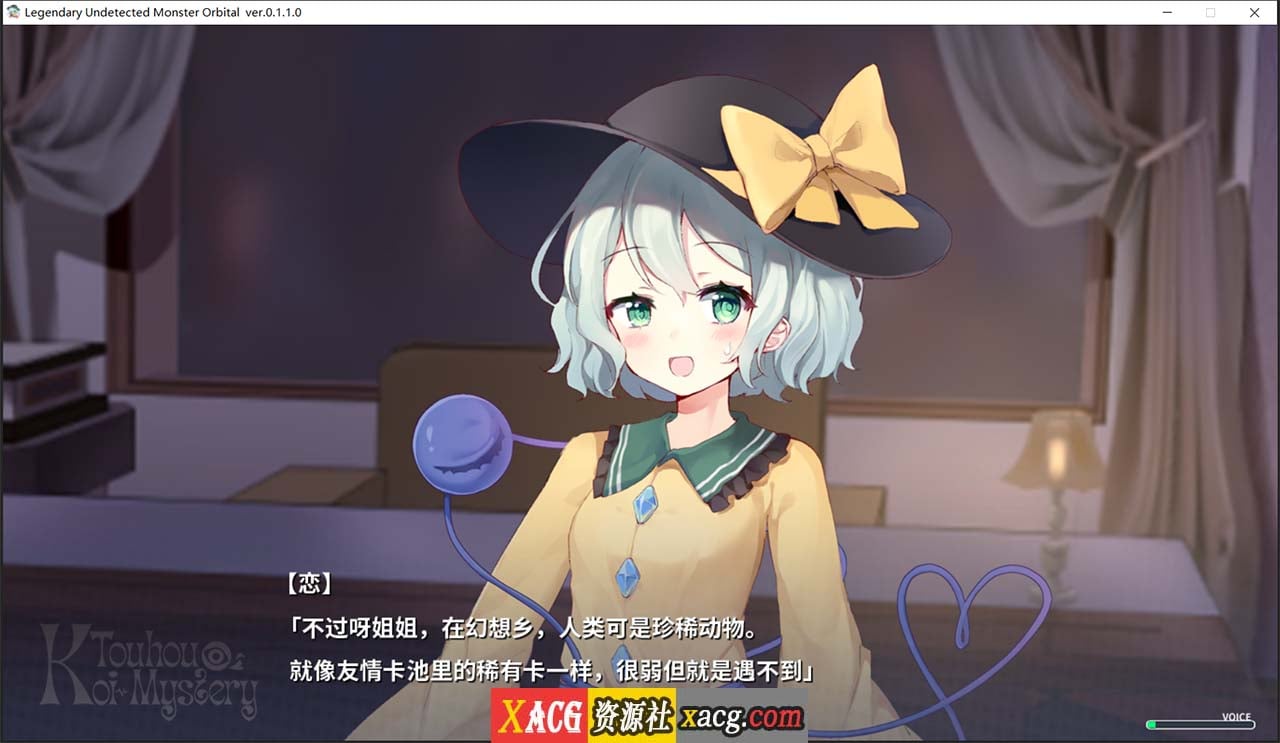The width and height of the screenshot is (1280, 743).
Task: Click the VOICE label toggle
Action: 1237,717
